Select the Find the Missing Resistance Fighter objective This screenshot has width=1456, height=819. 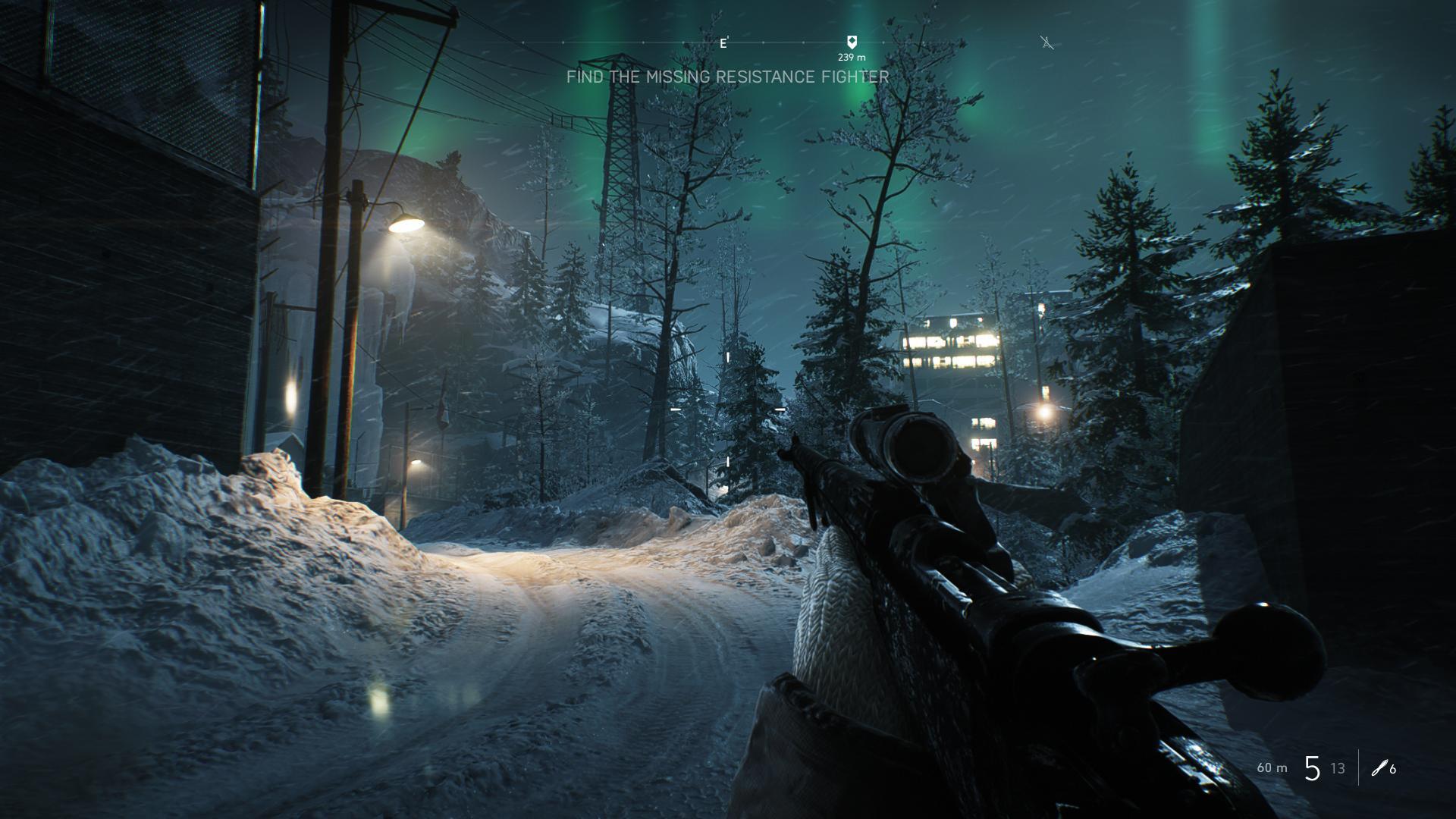727,77
